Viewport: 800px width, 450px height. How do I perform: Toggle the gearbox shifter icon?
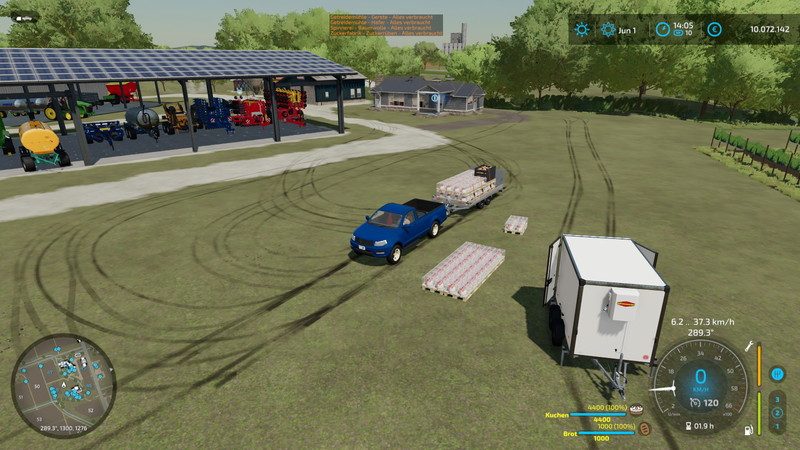[x=777, y=374]
